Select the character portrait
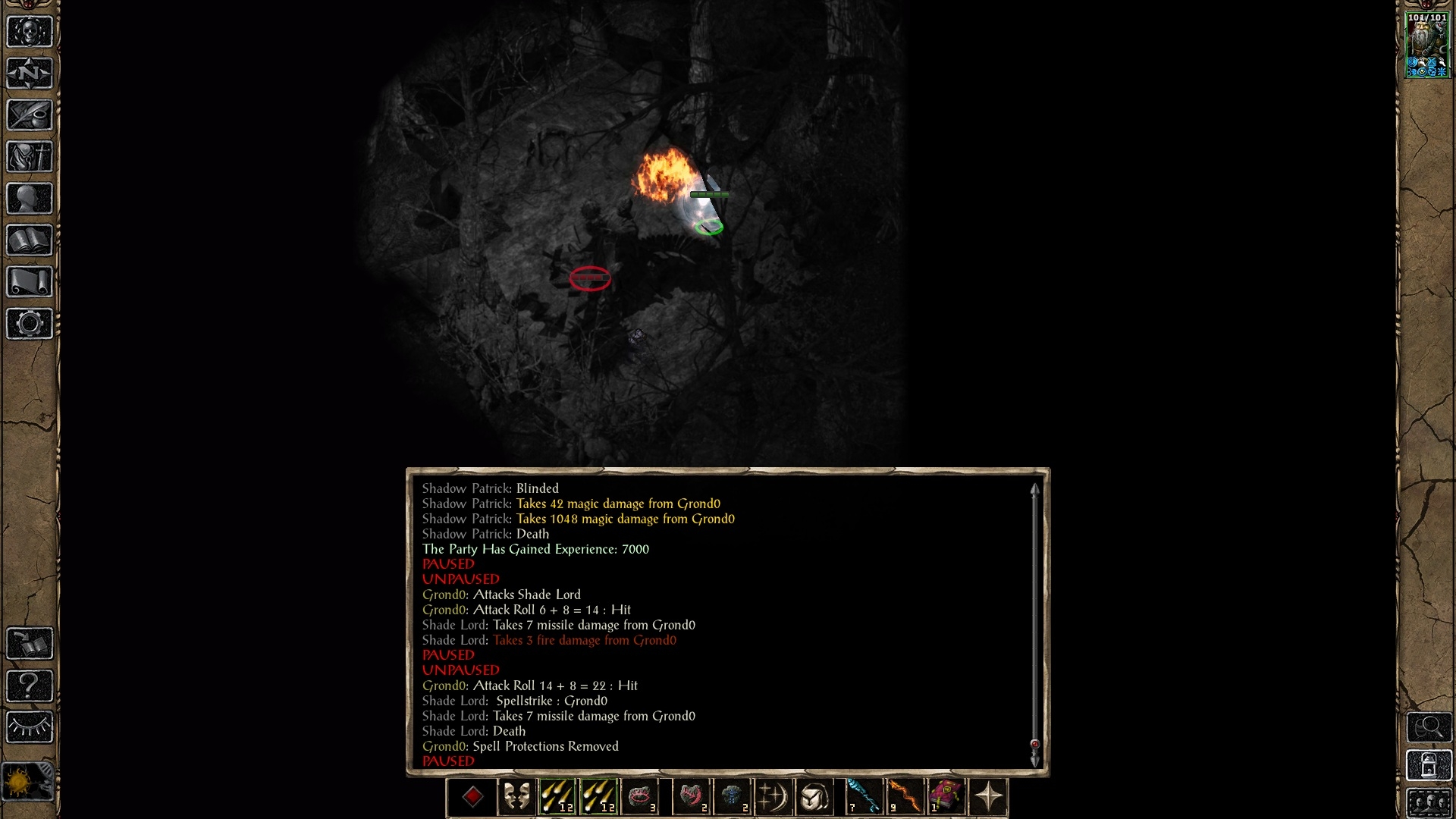Viewport: 1456px width, 819px height. click(x=1427, y=44)
